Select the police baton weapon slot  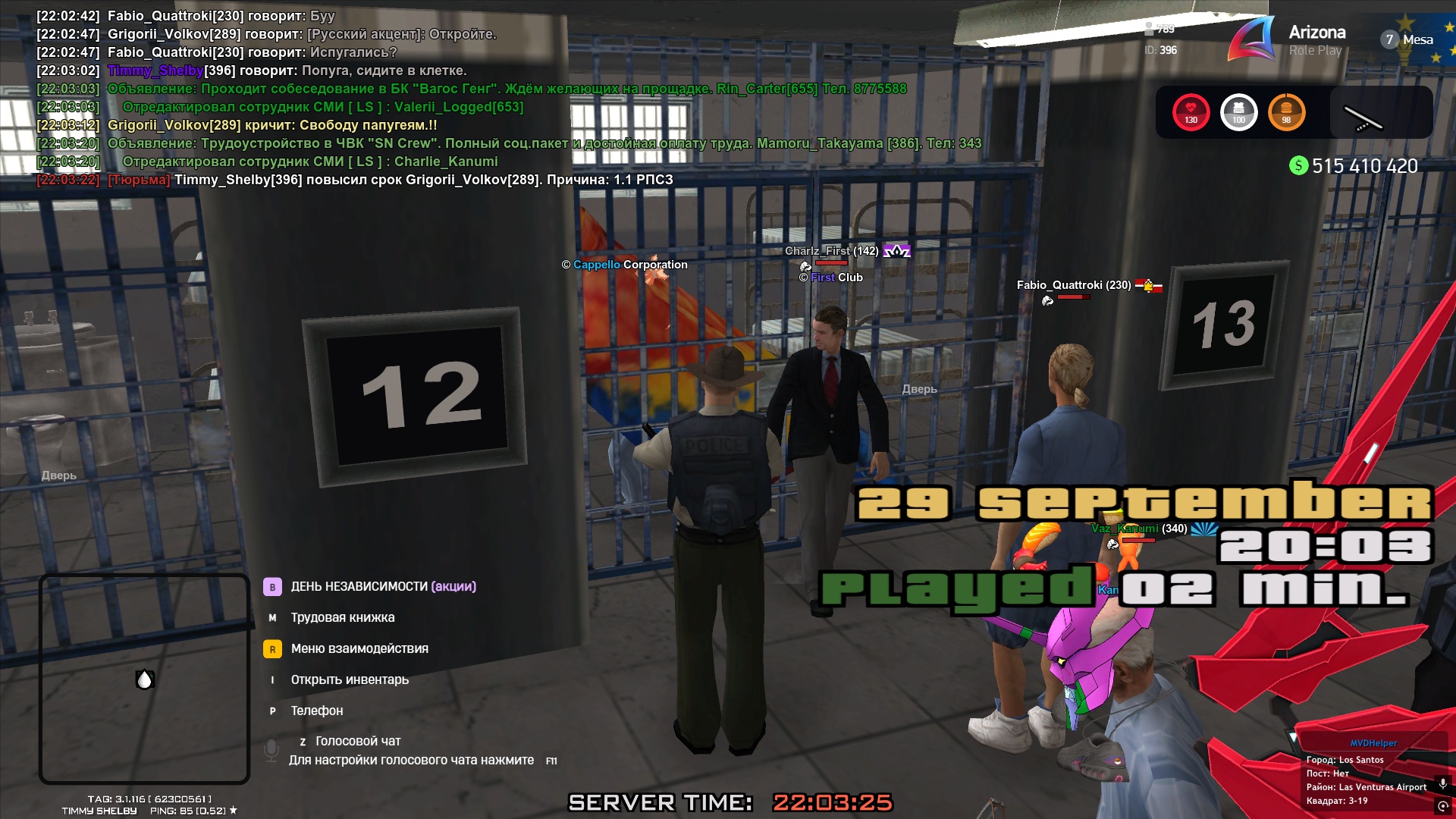(x=1363, y=117)
